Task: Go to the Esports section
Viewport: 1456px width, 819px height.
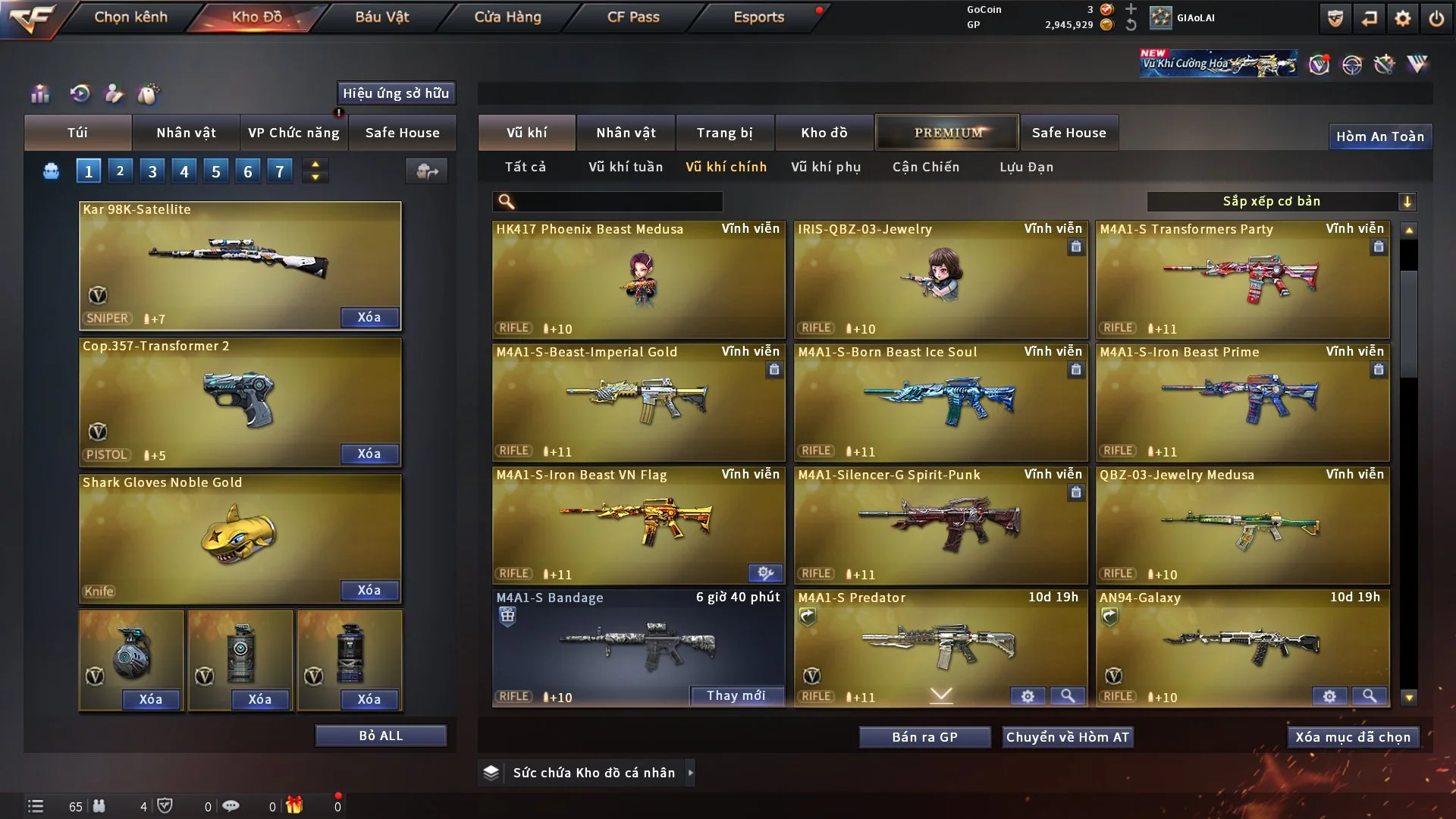Action: (x=758, y=17)
